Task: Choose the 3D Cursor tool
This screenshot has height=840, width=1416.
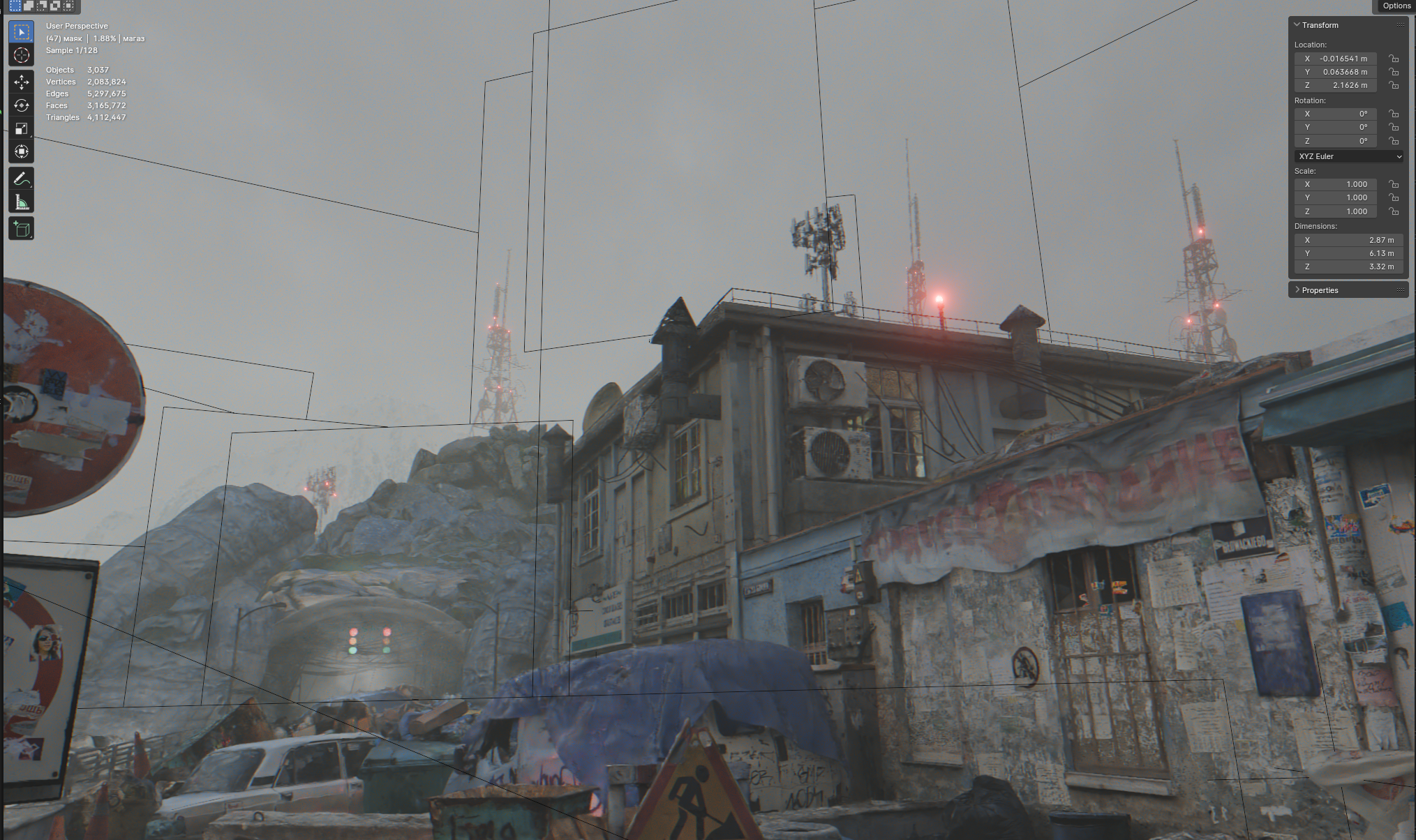Action: point(21,55)
